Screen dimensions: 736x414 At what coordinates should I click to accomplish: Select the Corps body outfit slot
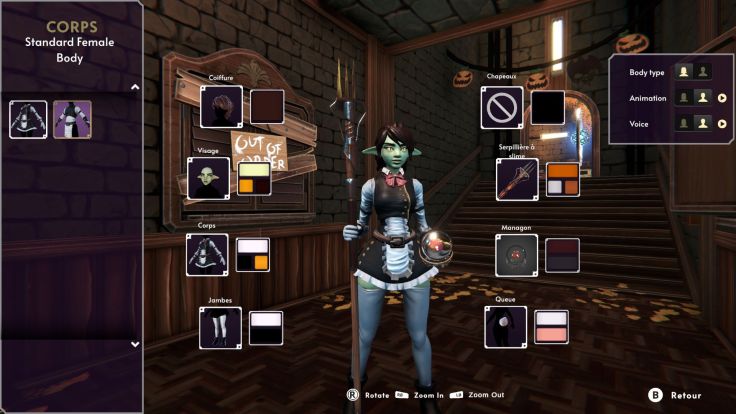point(207,255)
